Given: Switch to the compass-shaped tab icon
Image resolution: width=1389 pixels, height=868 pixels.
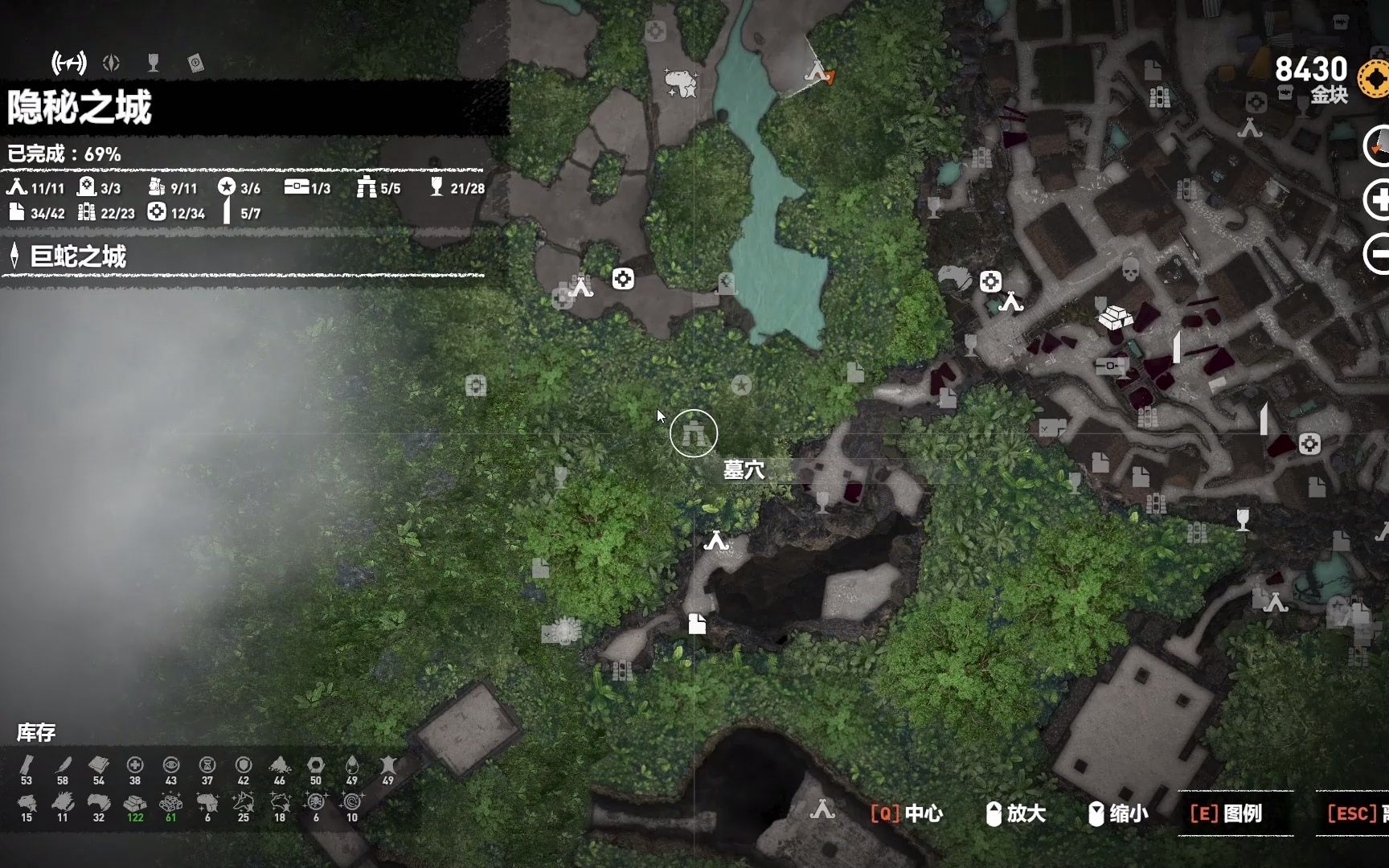Looking at the screenshot, I should click(112, 63).
